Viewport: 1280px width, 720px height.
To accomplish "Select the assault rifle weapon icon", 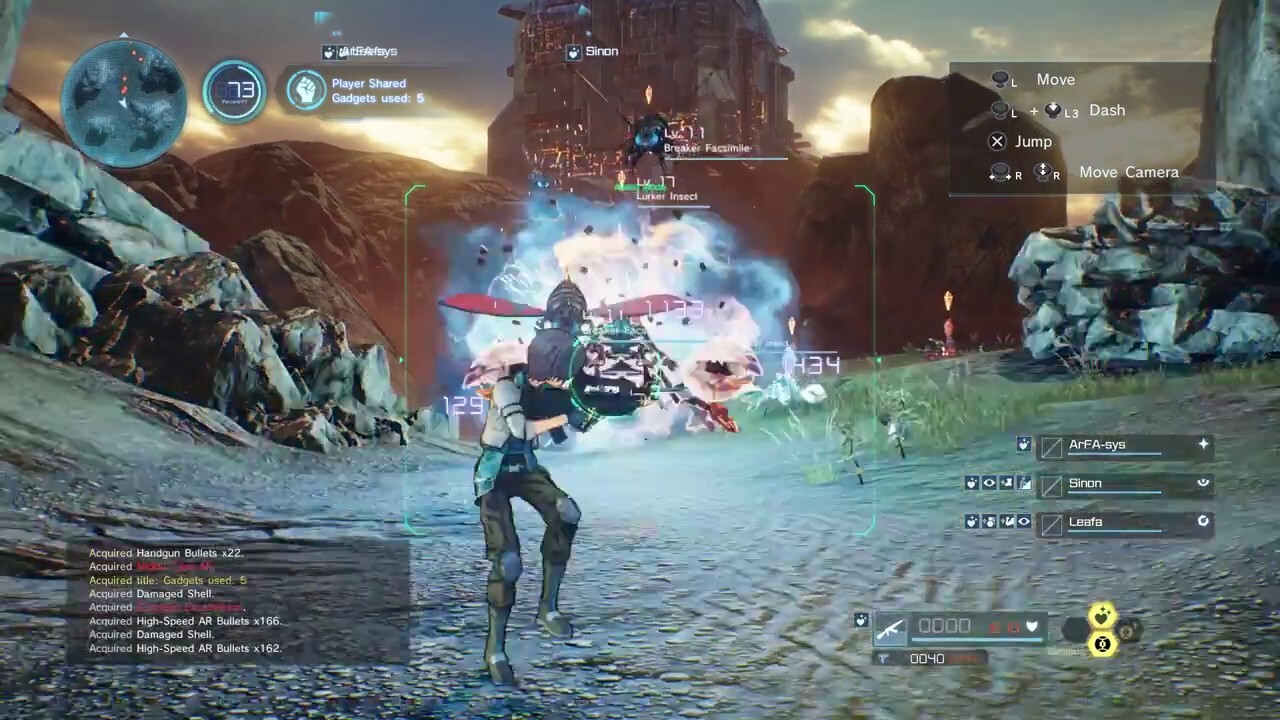I will pyautogui.click(x=890, y=627).
